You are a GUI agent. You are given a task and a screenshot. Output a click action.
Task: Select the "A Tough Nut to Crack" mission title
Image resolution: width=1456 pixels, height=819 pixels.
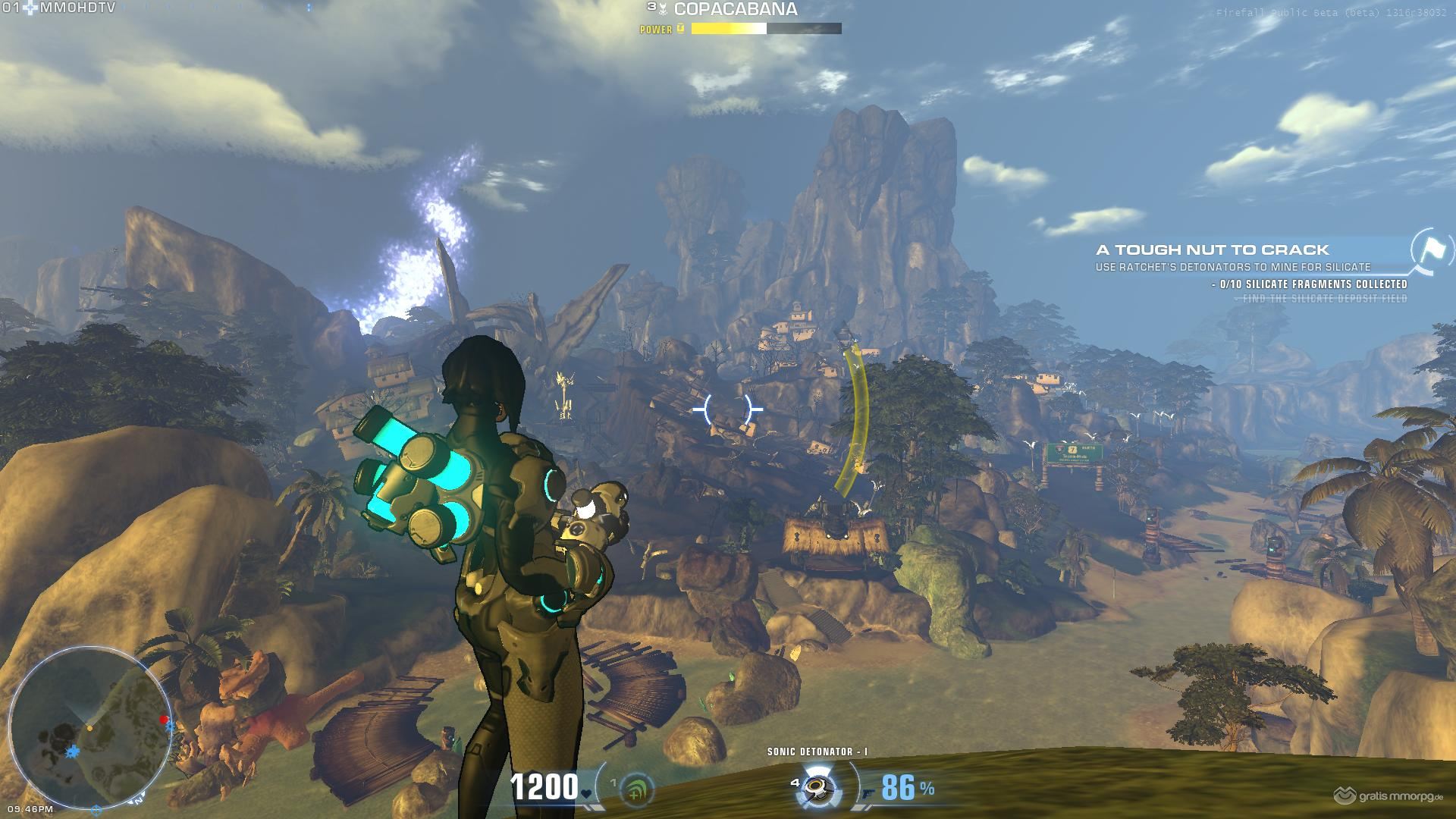coord(1212,249)
